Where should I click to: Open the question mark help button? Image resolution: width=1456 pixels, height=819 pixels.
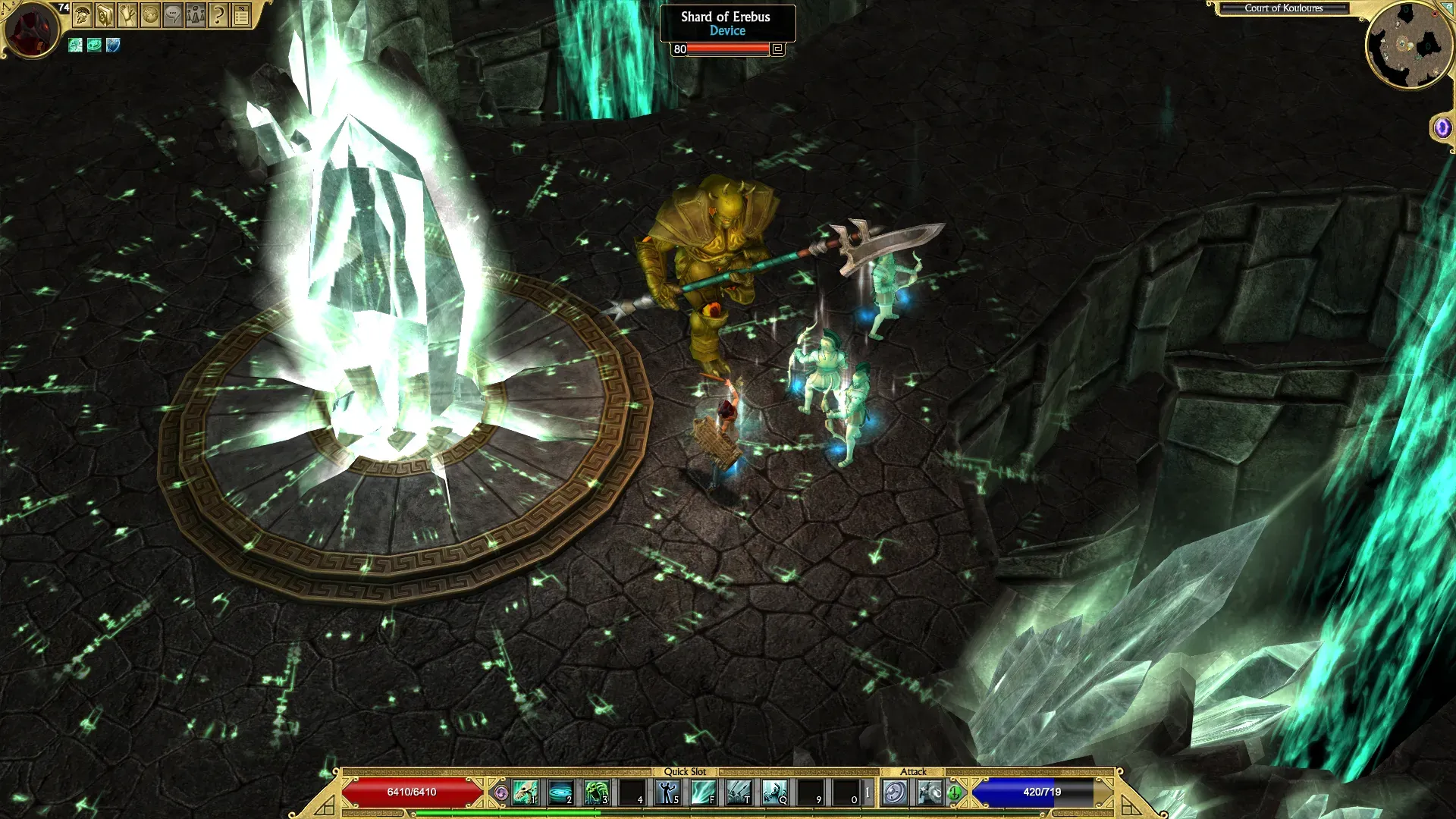click(x=218, y=14)
